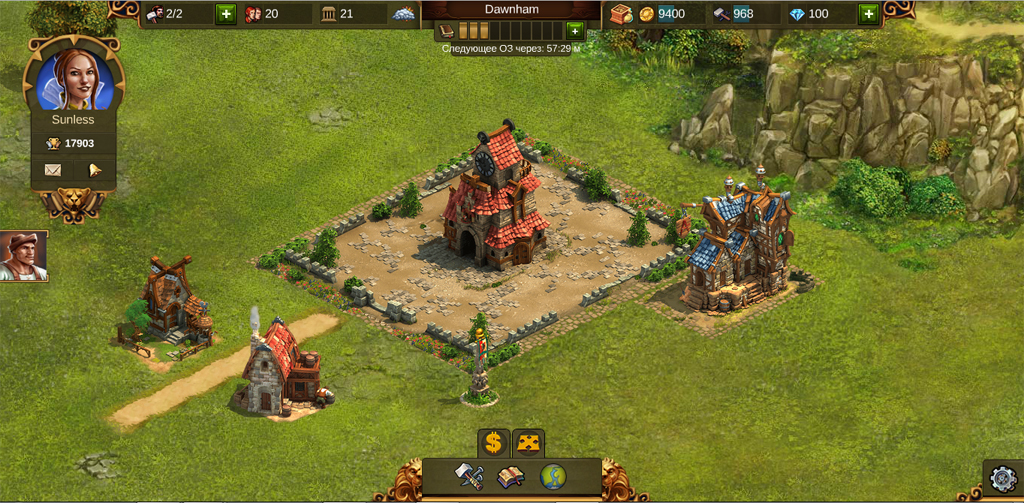
Task: Activate the move building arrows mode
Action: (x=528, y=442)
